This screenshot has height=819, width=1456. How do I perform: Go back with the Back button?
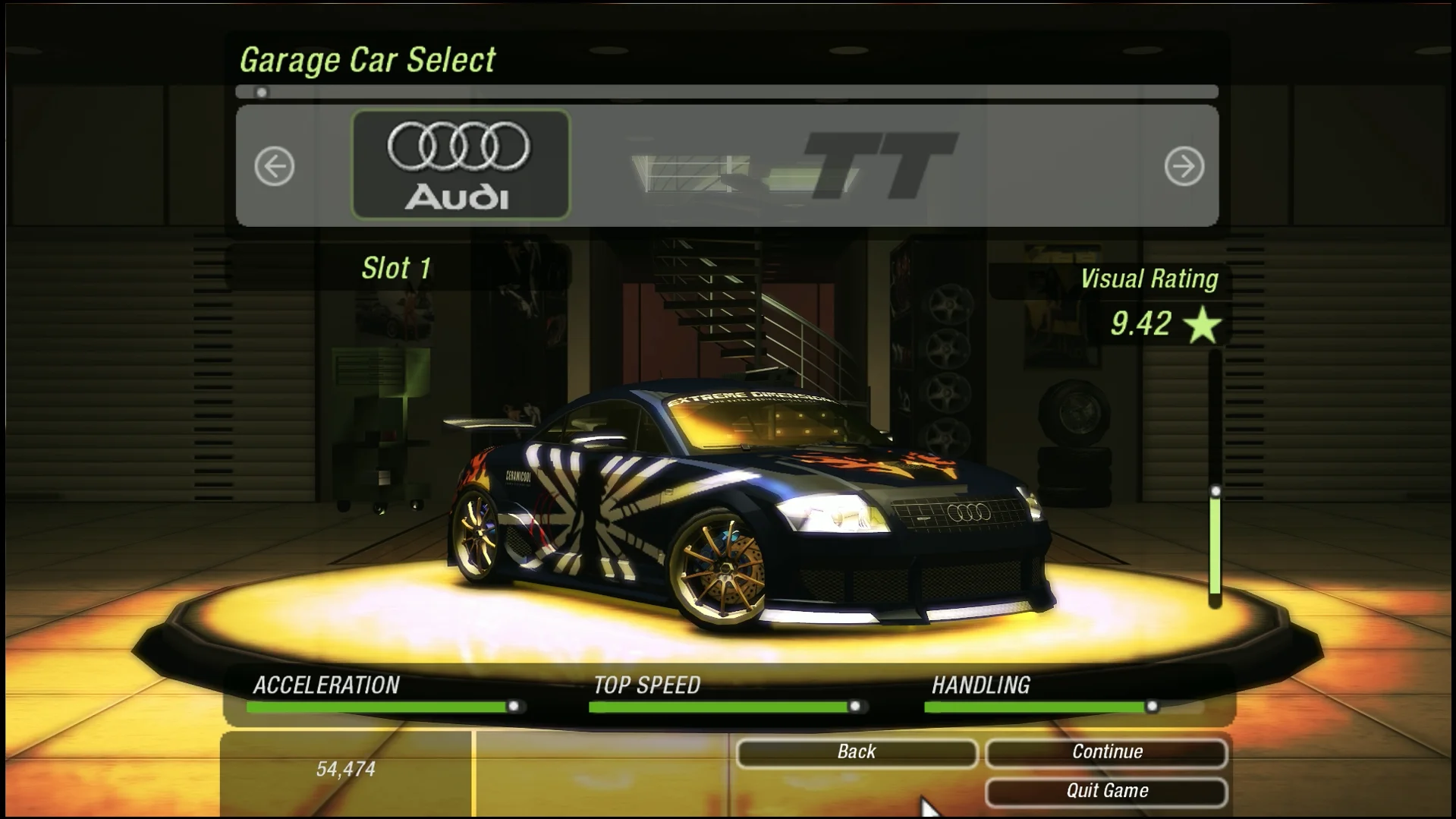pyautogui.click(x=856, y=752)
